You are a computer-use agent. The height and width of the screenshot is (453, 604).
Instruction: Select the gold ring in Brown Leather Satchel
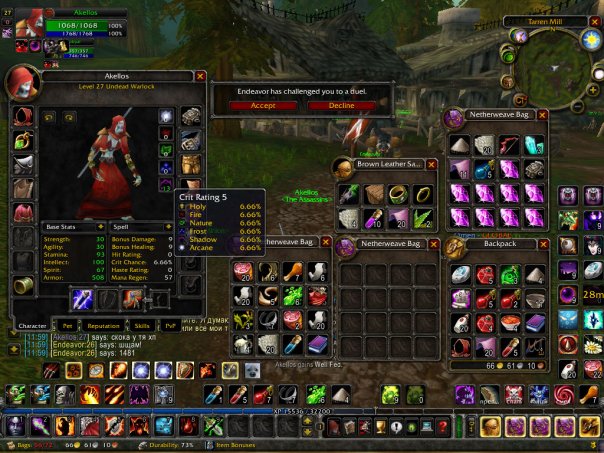click(x=423, y=192)
